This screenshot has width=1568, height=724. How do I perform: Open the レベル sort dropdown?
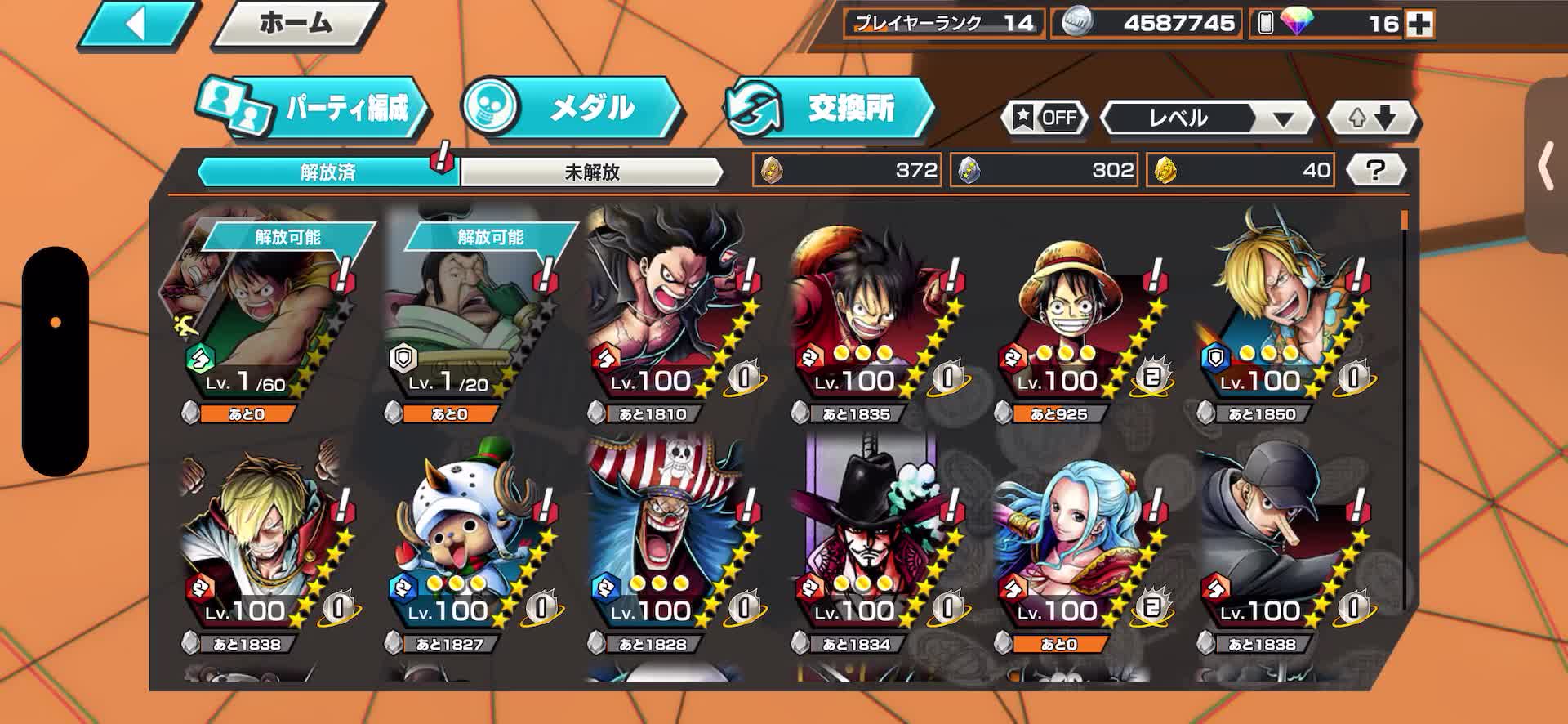tap(1206, 119)
